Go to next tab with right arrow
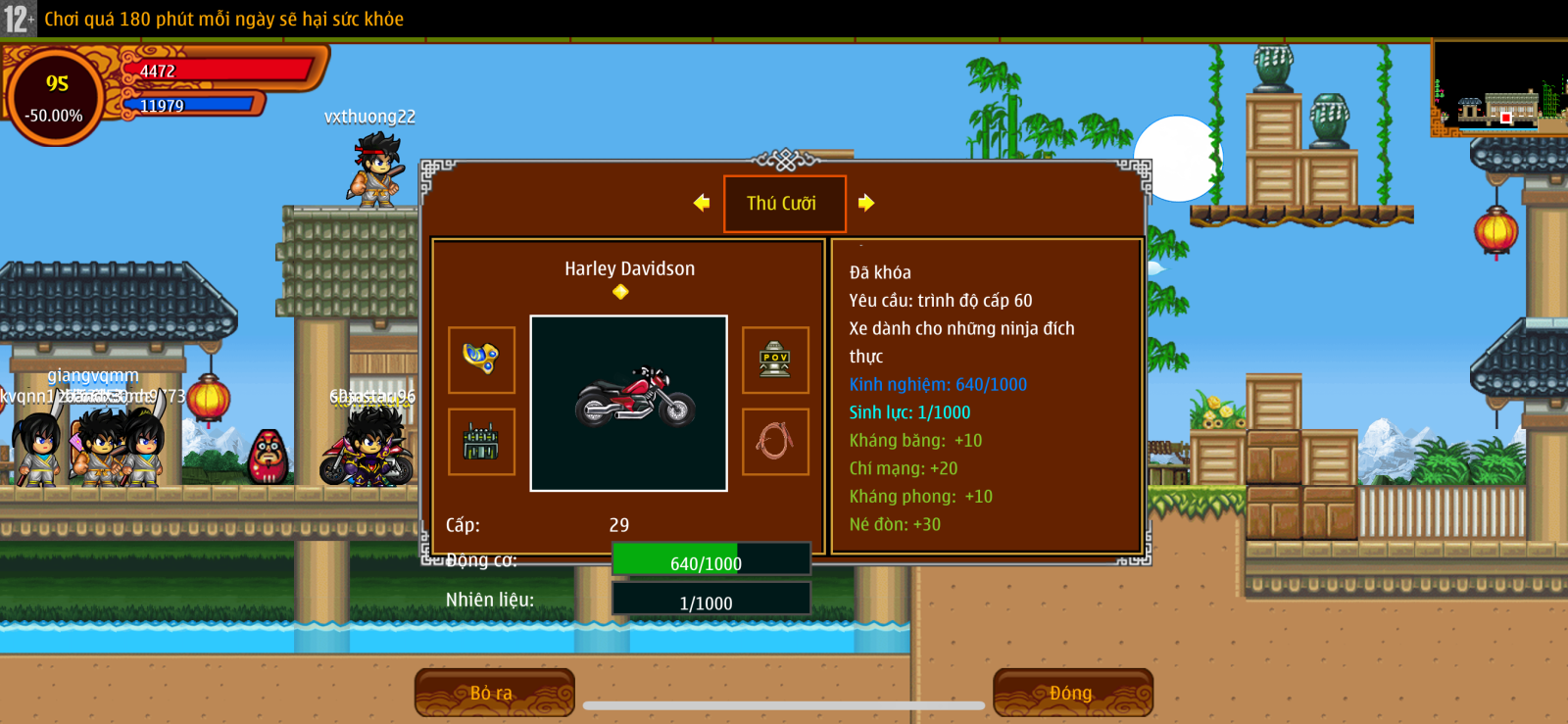Image resolution: width=1568 pixels, height=724 pixels. coord(866,203)
